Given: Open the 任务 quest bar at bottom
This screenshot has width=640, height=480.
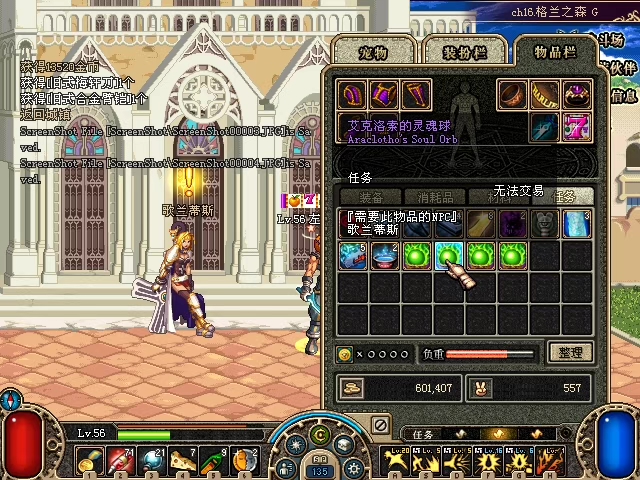Looking at the screenshot, I should (424, 435).
